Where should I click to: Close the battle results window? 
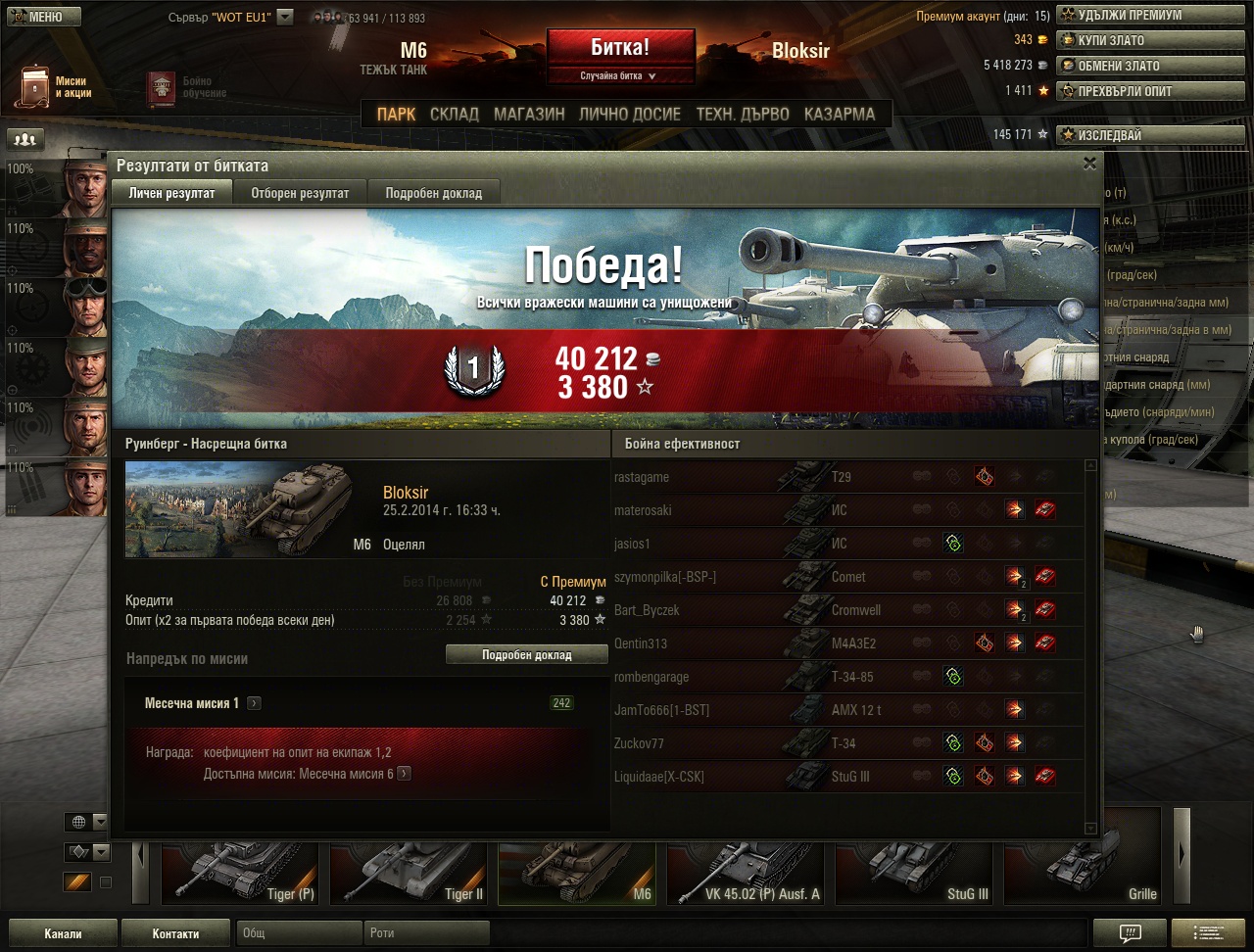pyautogui.click(x=1089, y=165)
